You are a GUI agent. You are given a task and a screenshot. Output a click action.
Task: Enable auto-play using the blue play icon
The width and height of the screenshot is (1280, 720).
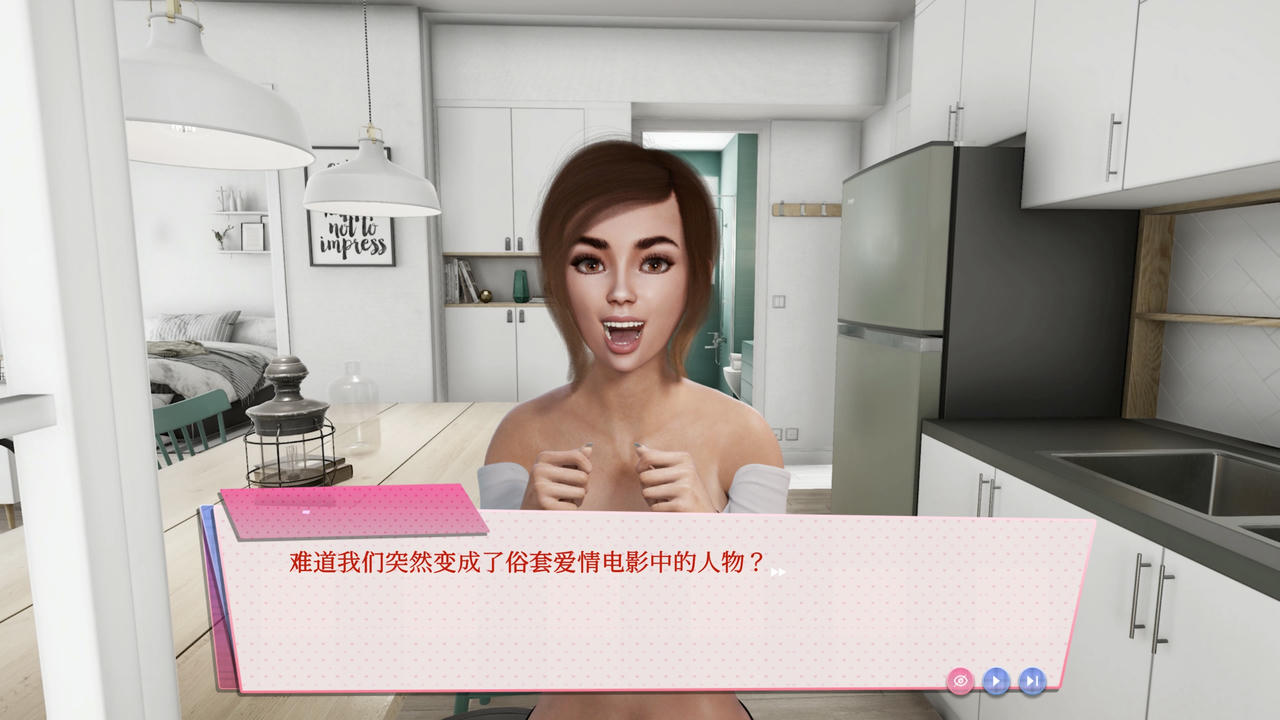(x=996, y=681)
